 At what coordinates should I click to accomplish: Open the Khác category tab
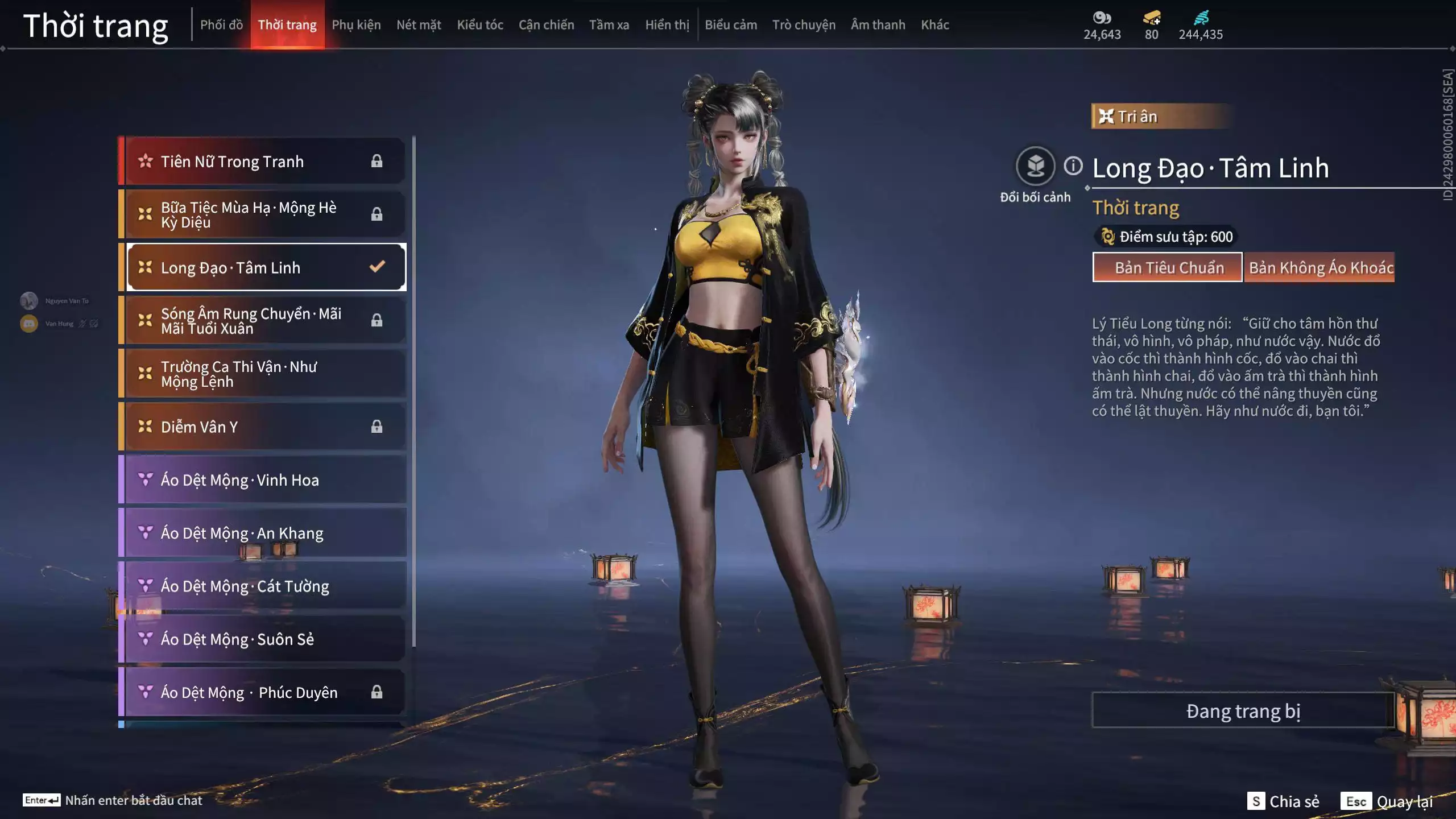tap(935, 25)
